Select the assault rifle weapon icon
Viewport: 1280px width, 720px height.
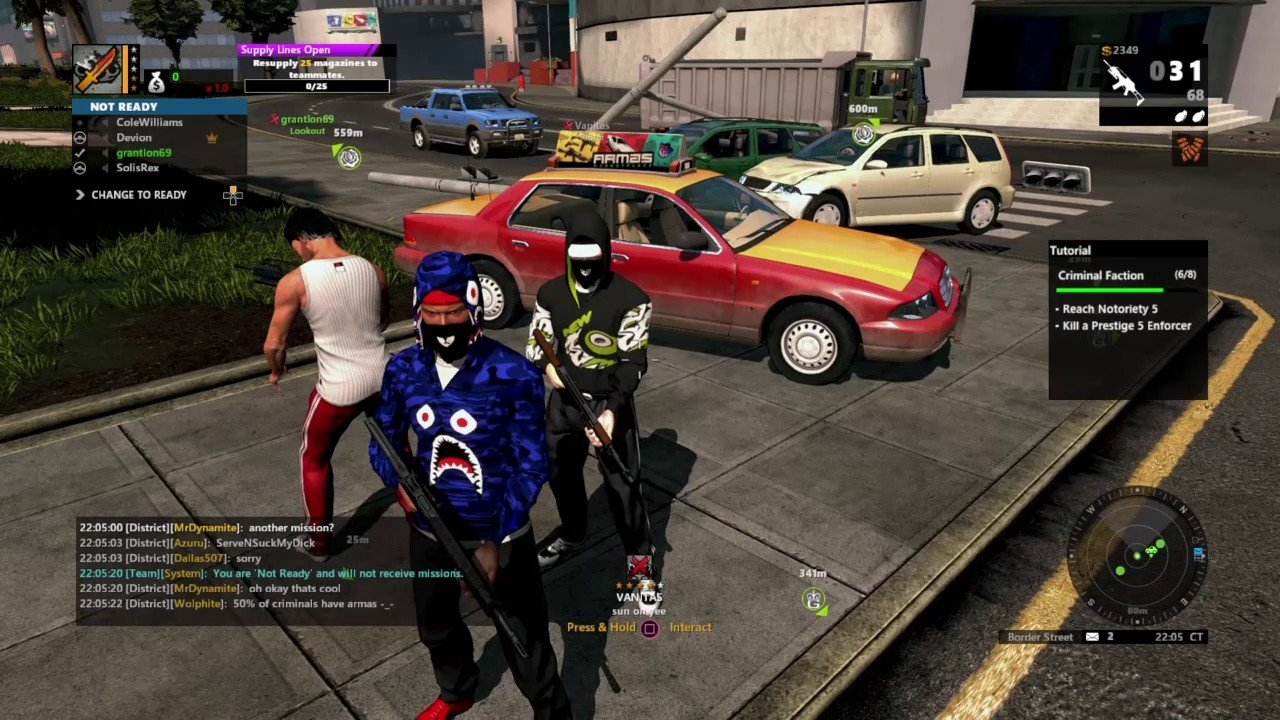1123,79
